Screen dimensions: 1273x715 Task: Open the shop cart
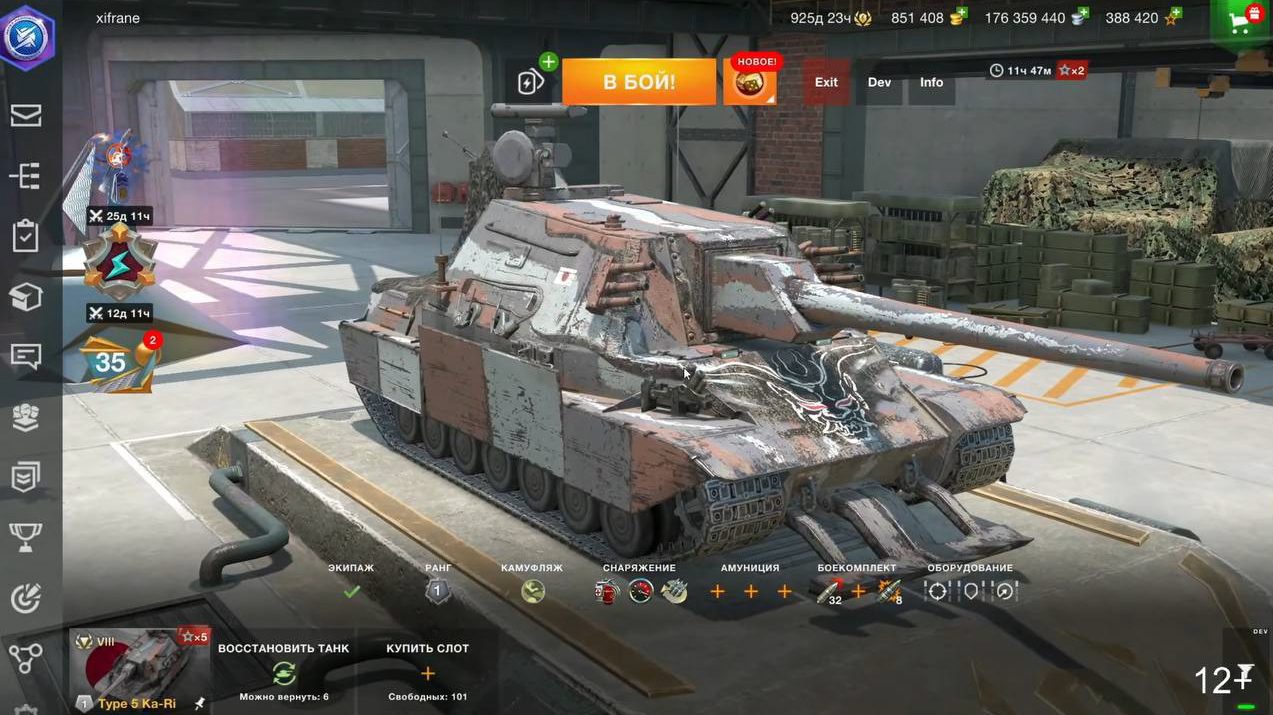pos(1243,22)
